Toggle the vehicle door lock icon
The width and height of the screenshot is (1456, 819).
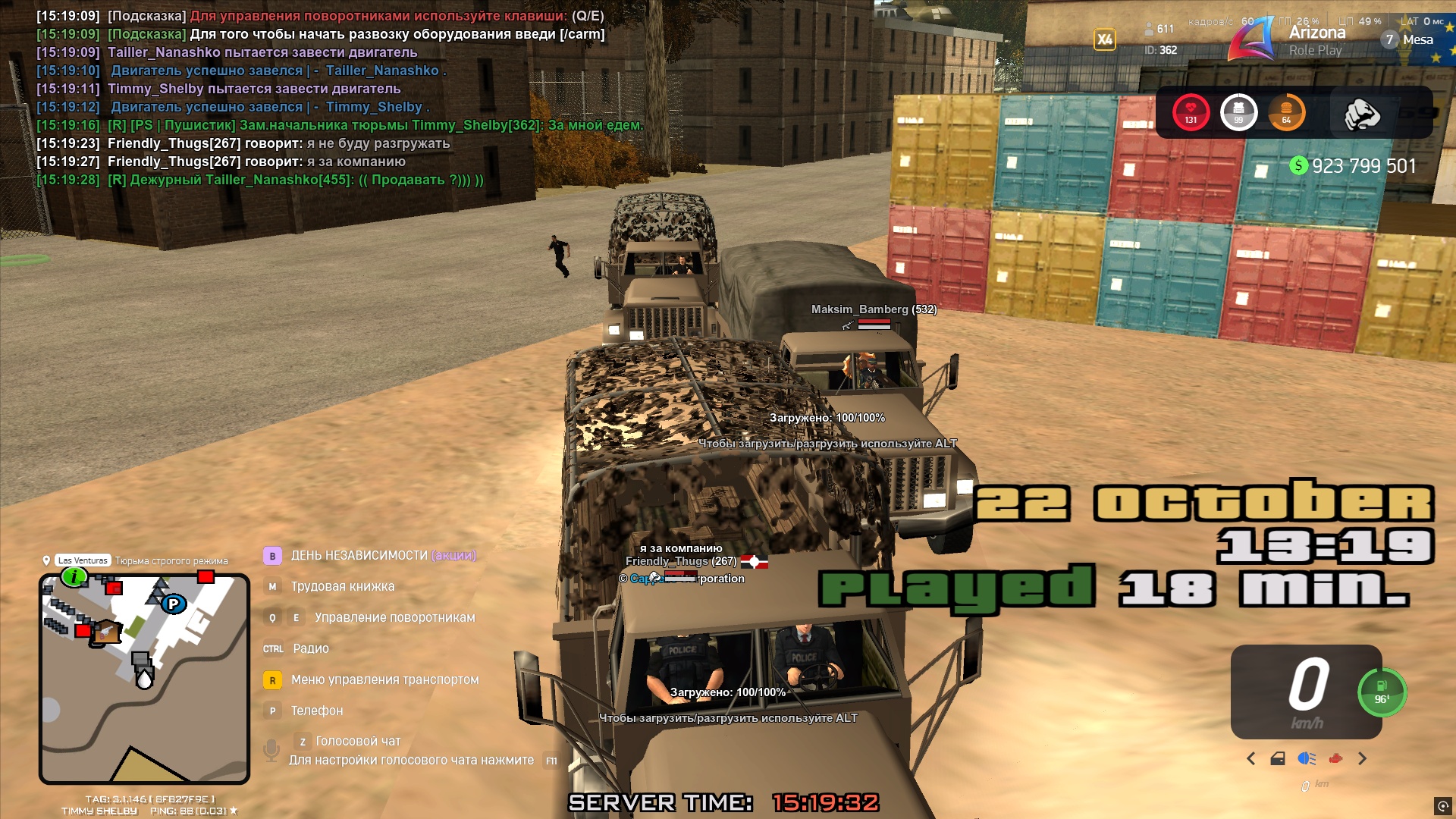(1278, 758)
